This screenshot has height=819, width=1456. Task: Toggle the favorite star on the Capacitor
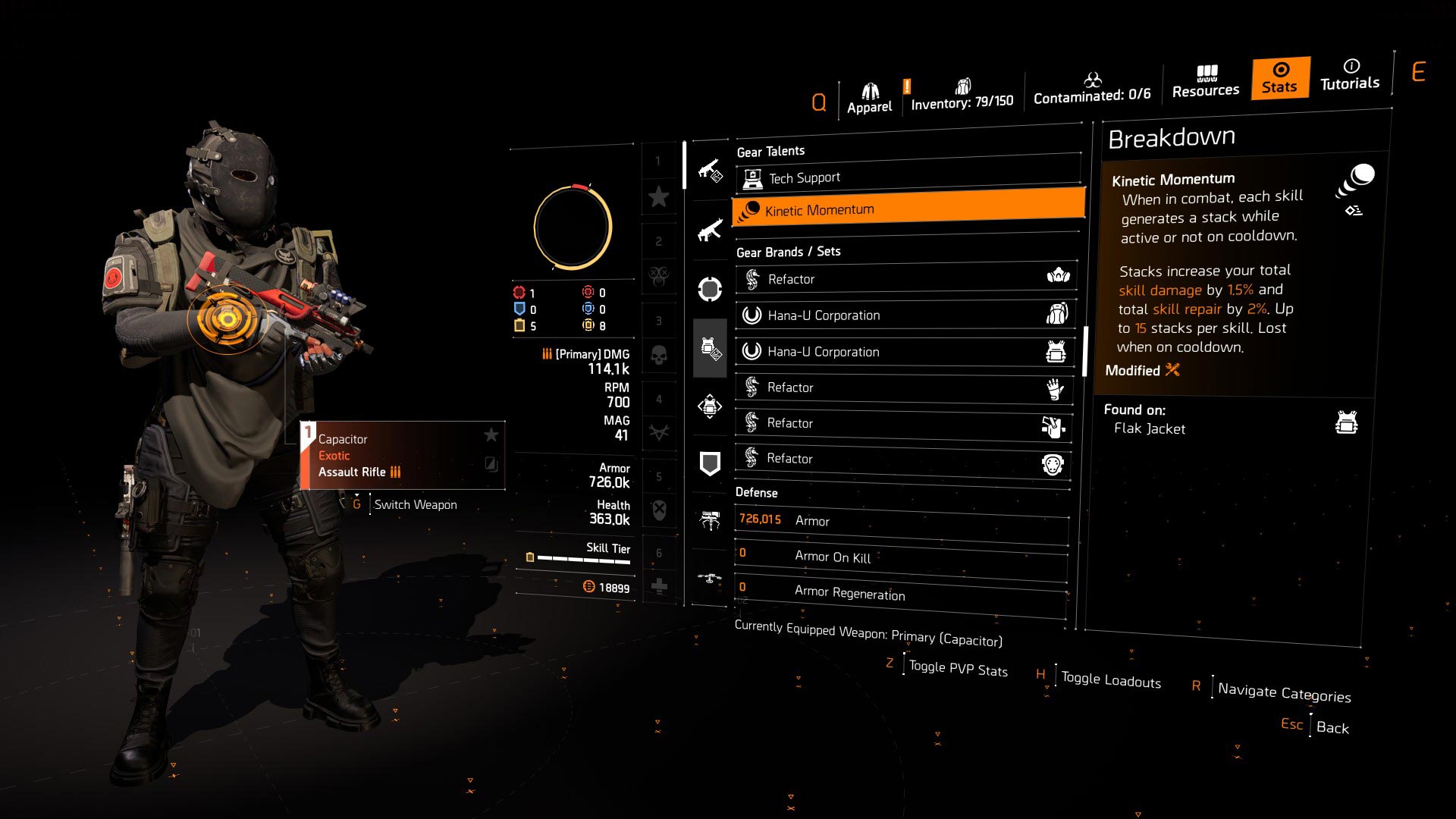491,435
